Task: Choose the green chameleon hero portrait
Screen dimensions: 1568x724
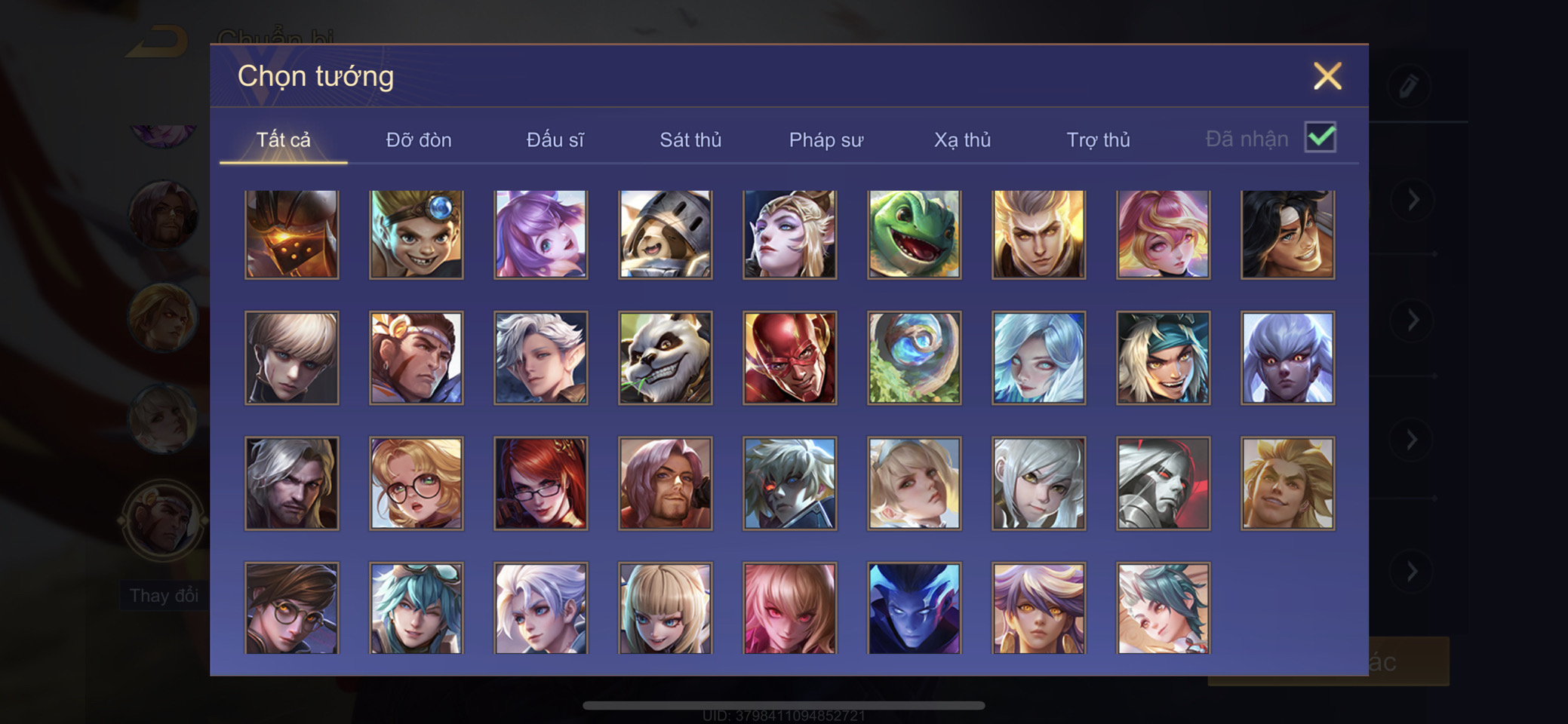Action: [x=914, y=235]
